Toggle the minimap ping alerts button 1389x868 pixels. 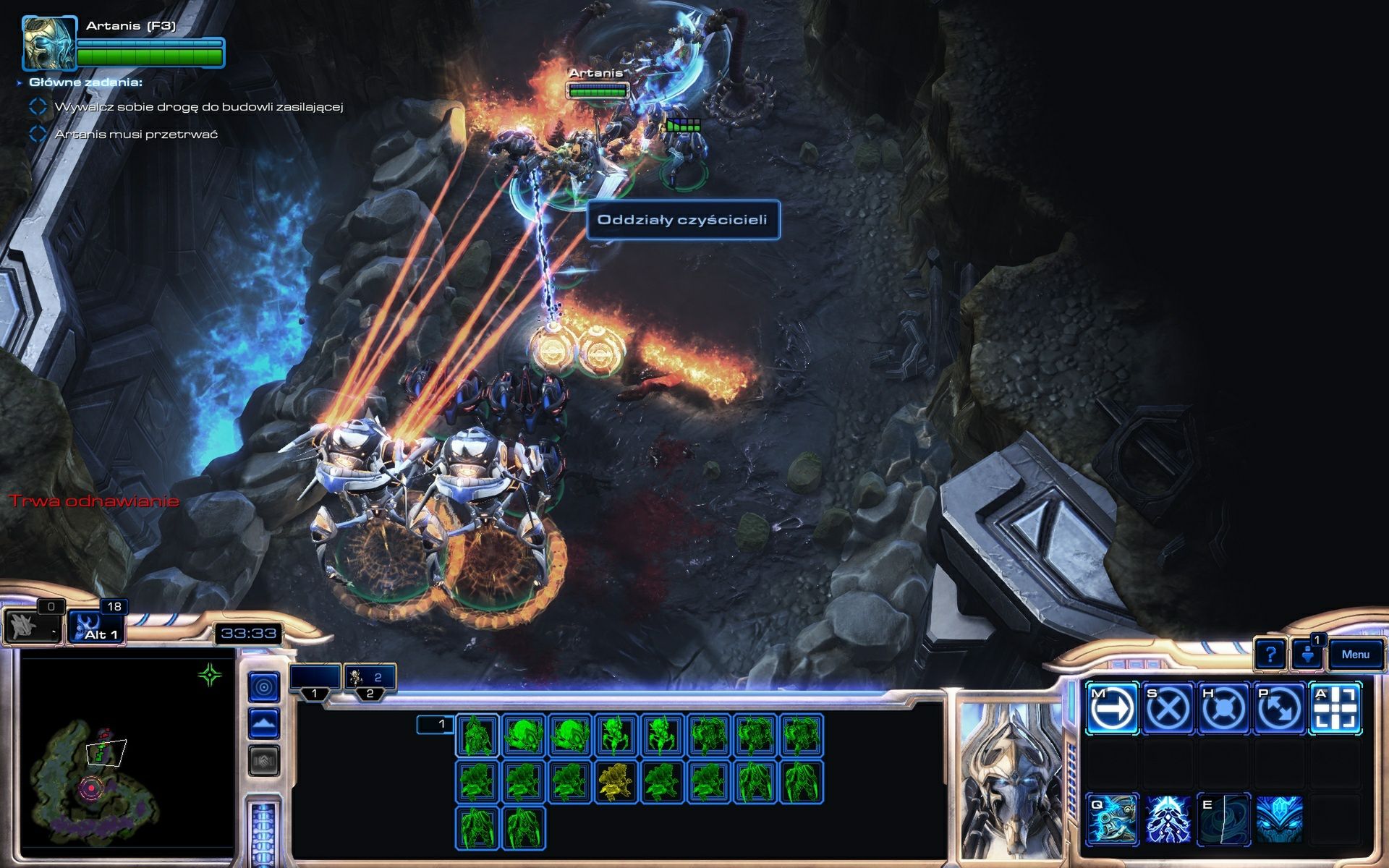265,686
